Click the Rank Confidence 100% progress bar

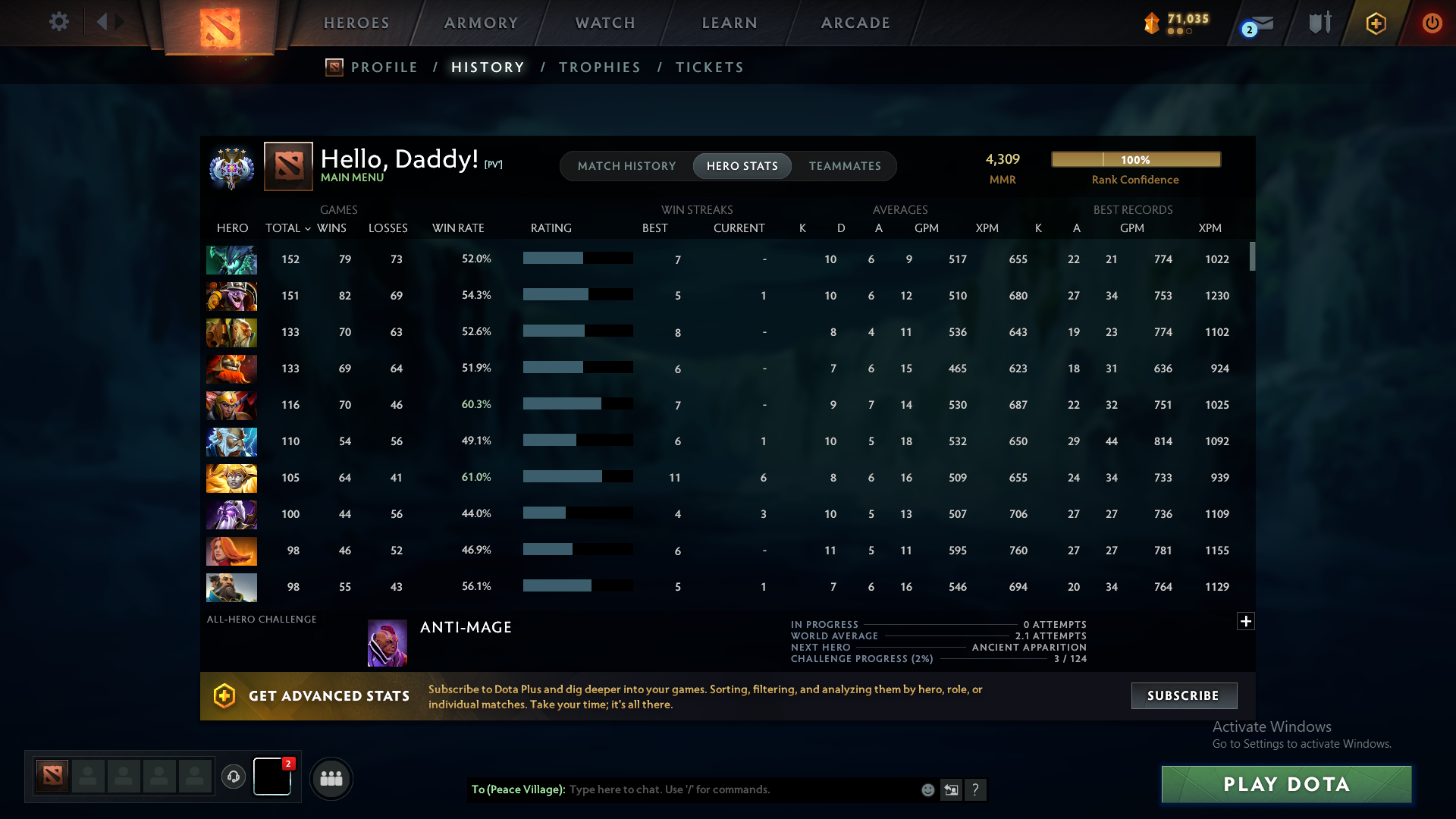coord(1134,159)
